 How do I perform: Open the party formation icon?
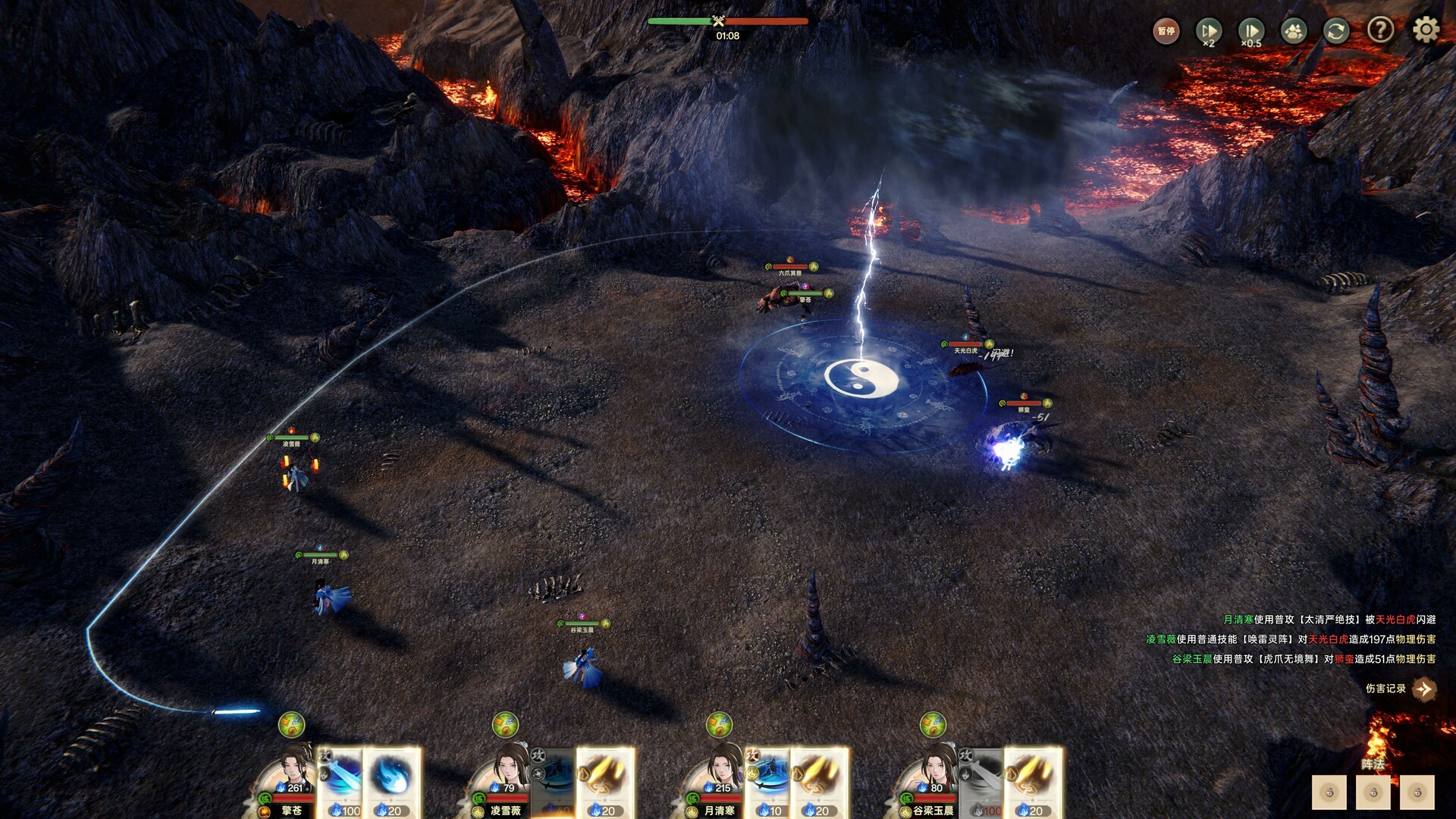tap(1294, 31)
